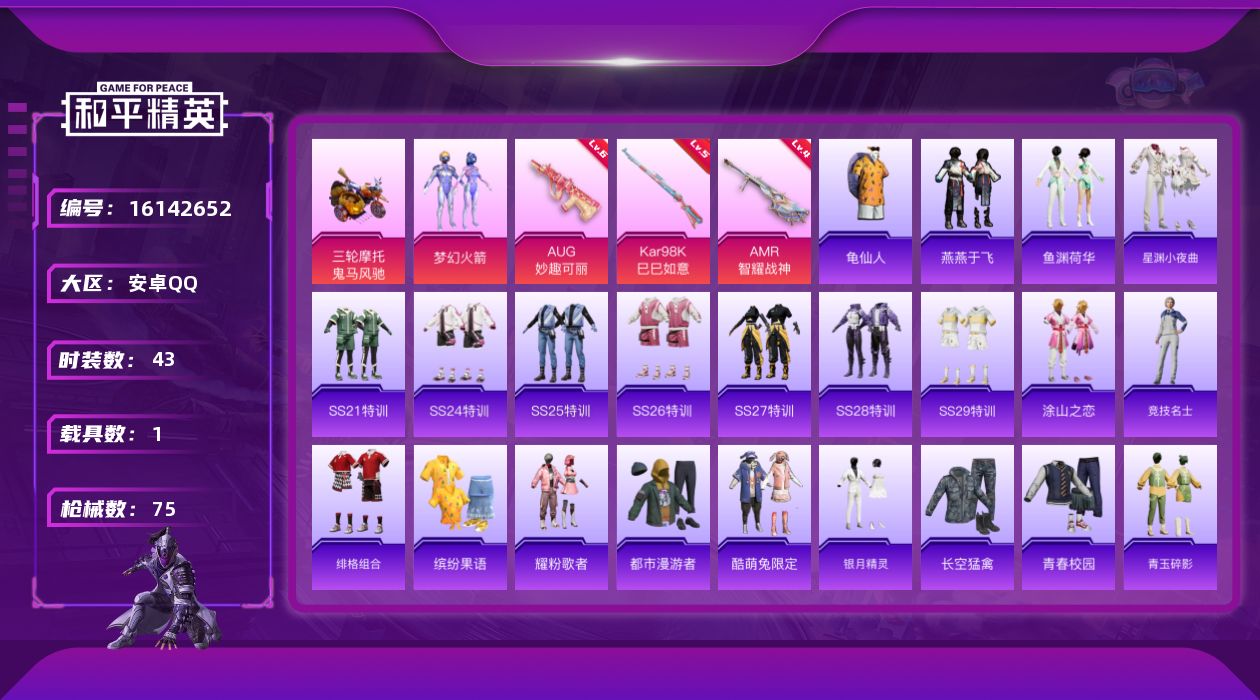This screenshot has width=1260, height=700.
Task: Click the 都市漫游者 jacket tile
Action: pyautogui.click(x=663, y=517)
